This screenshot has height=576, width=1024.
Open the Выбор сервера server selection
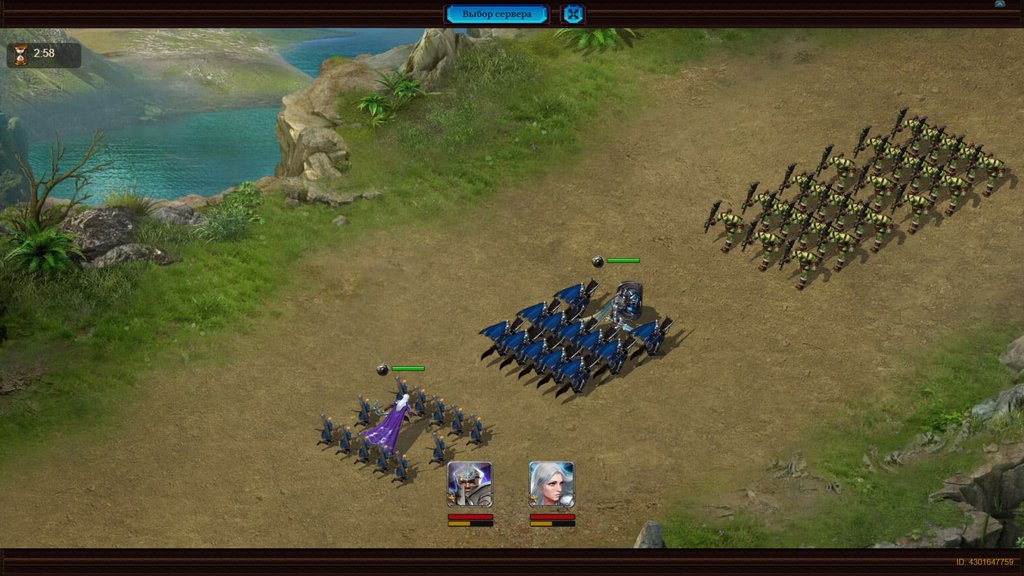pyautogui.click(x=497, y=14)
